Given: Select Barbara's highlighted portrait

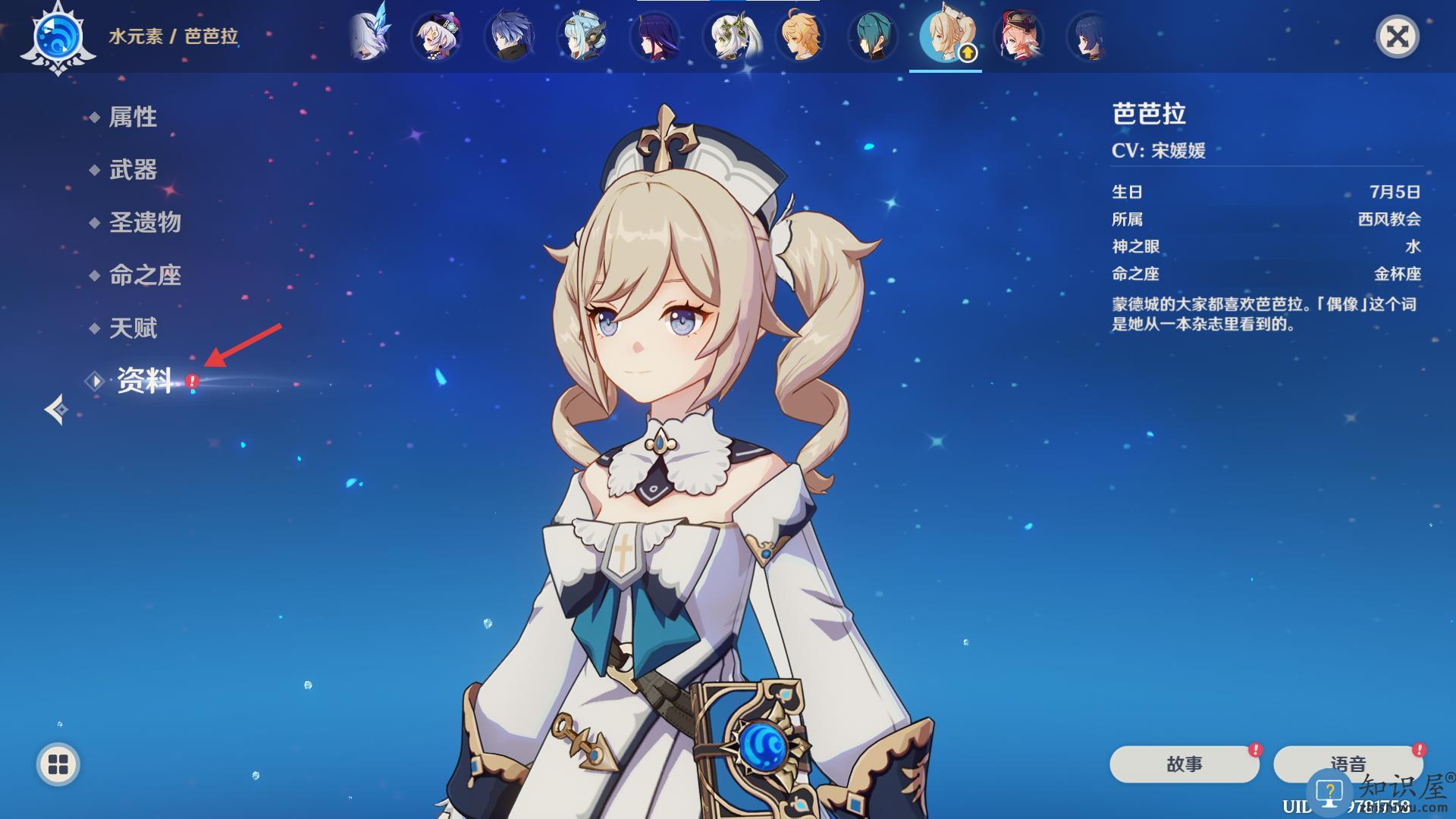Looking at the screenshot, I should tap(946, 36).
